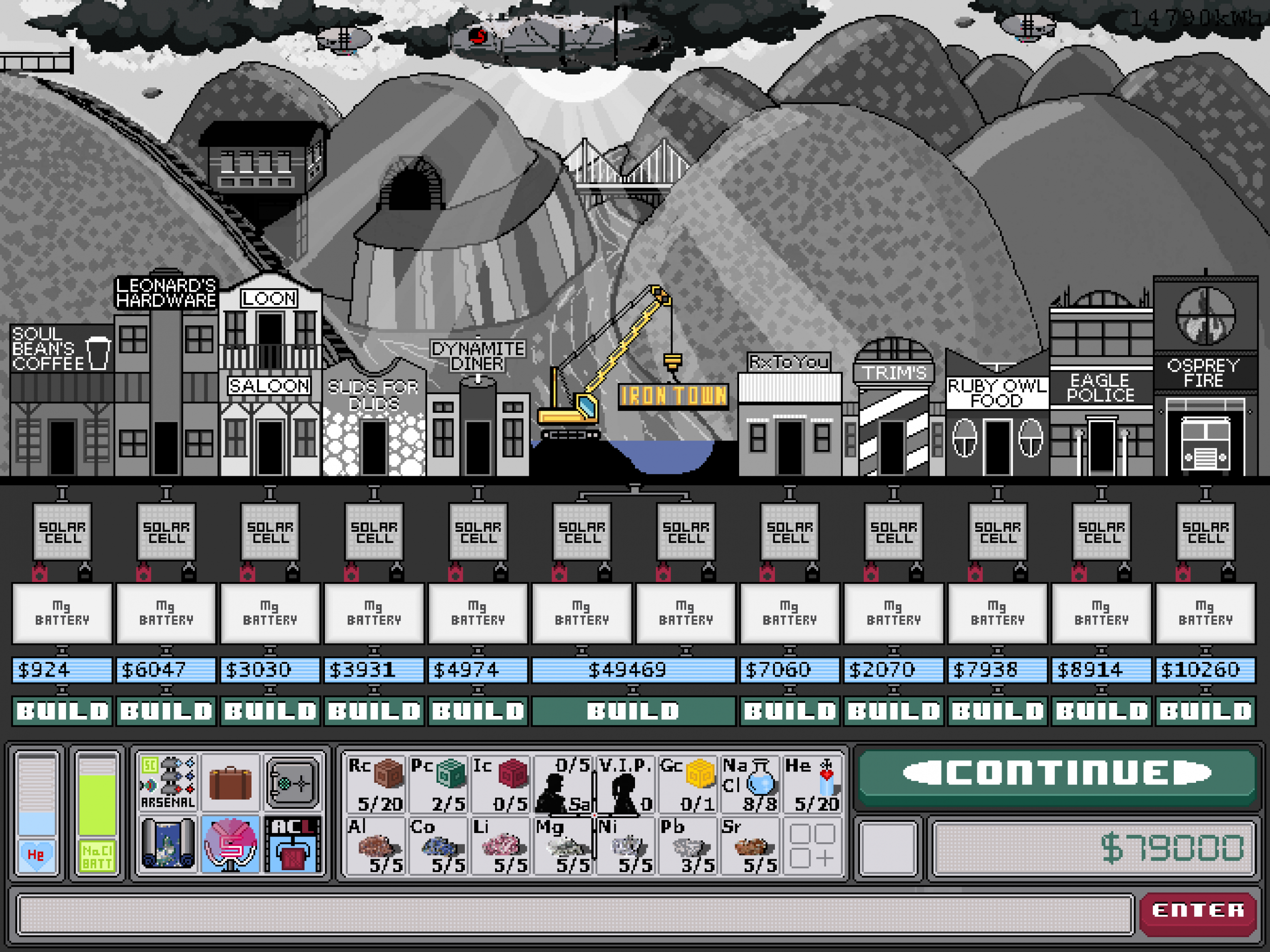1270x952 pixels.
Task: Open the Arsenal panel
Action: pos(168,782)
